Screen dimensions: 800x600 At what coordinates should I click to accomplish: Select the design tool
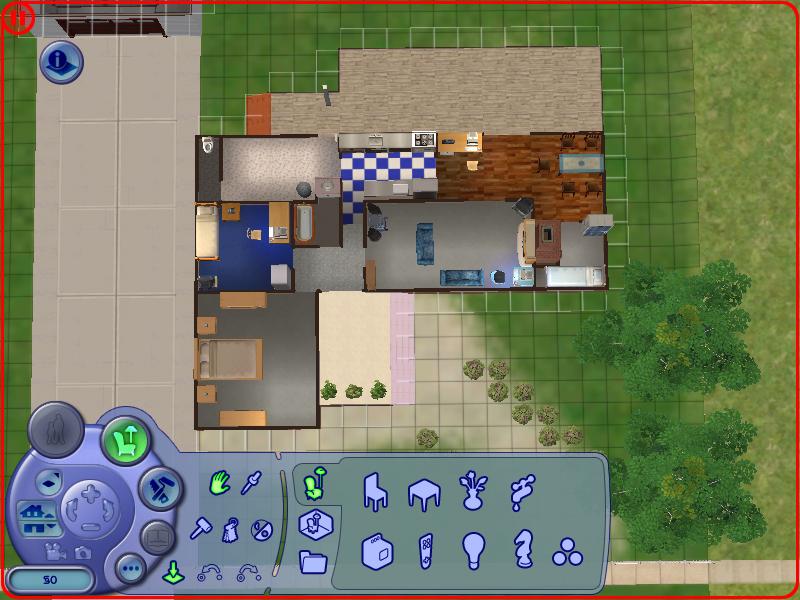pos(231,528)
